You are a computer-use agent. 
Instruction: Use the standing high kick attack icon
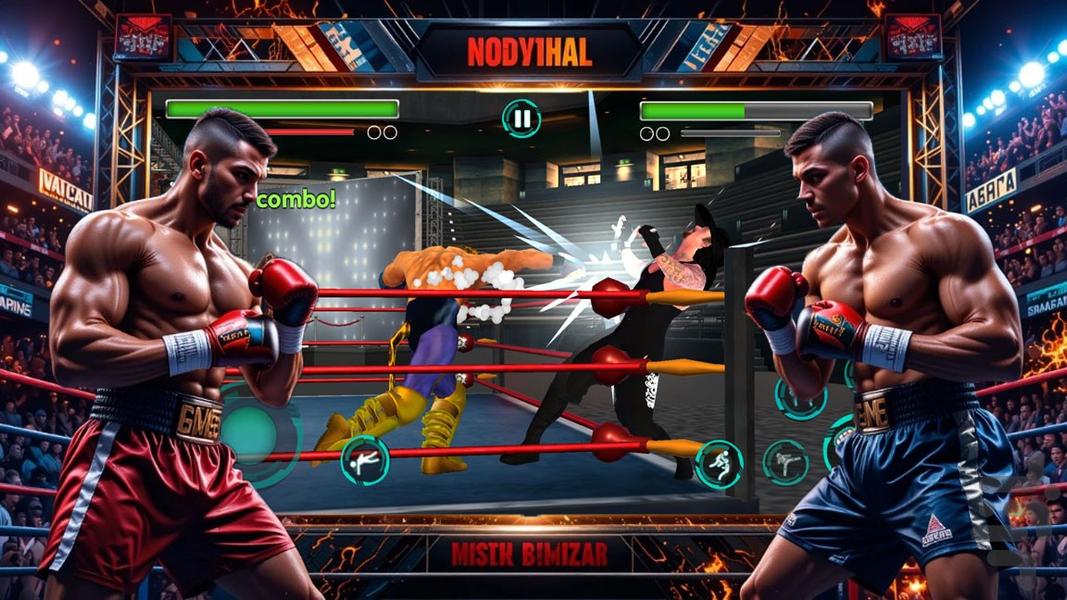pos(786,462)
